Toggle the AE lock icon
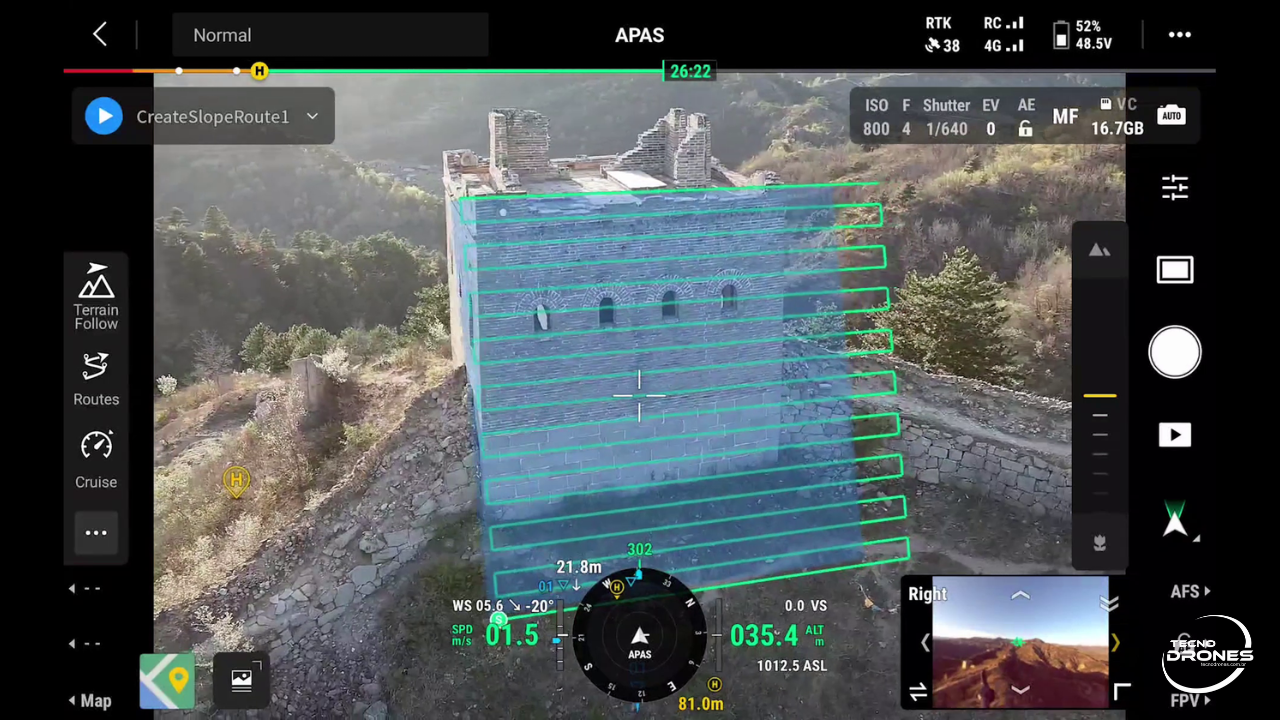The image size is (1280, 720). pos(1025,129)
